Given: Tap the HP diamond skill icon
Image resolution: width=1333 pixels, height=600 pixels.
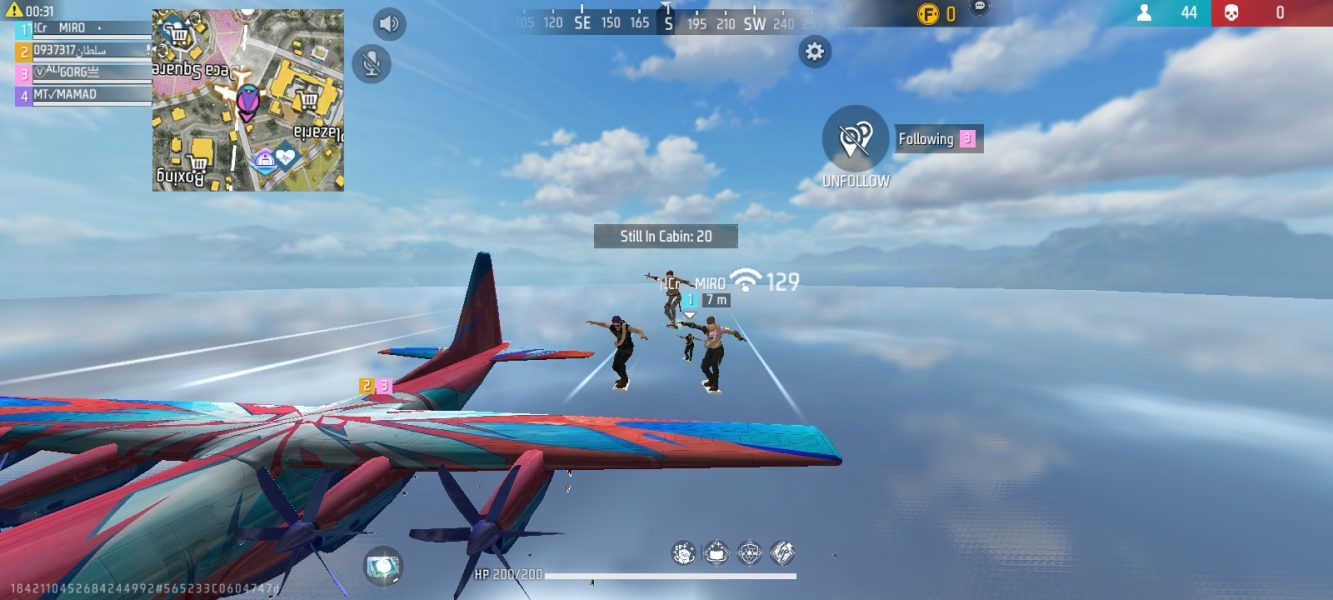Looking at the screenshot, I should tap(782, 552).
